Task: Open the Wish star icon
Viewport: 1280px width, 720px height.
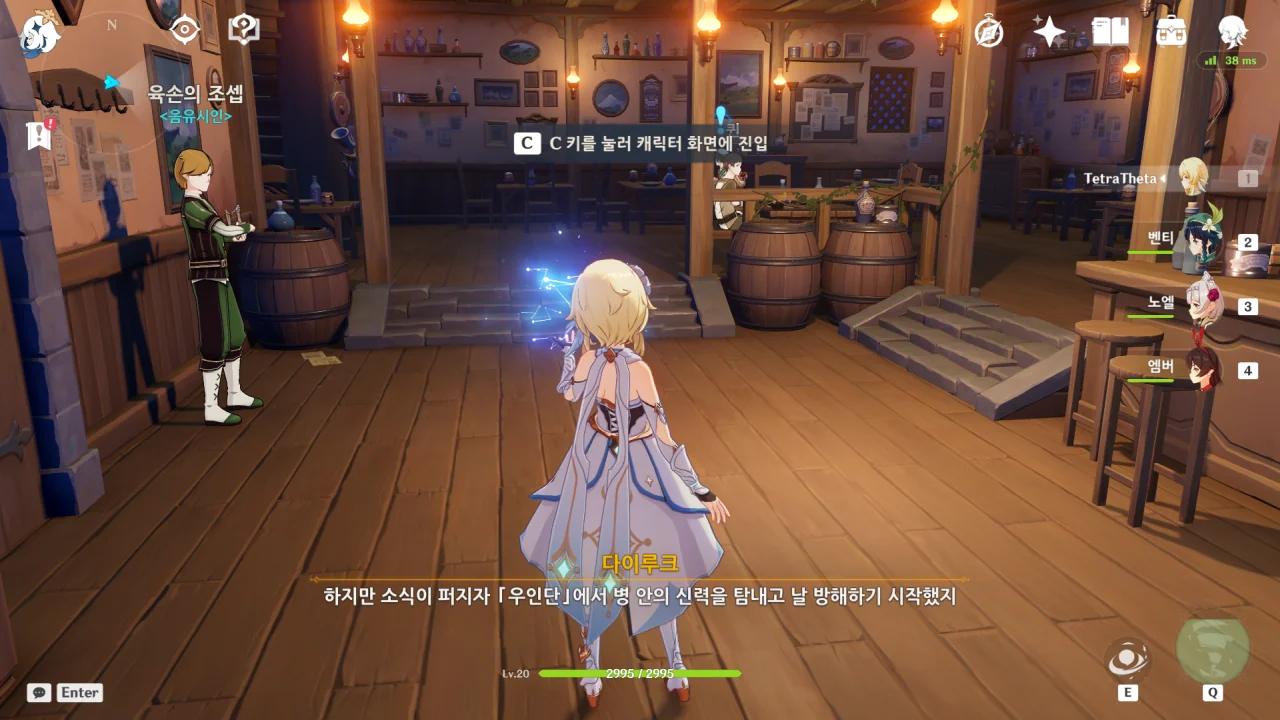Action: click(x=1049, y=32)
